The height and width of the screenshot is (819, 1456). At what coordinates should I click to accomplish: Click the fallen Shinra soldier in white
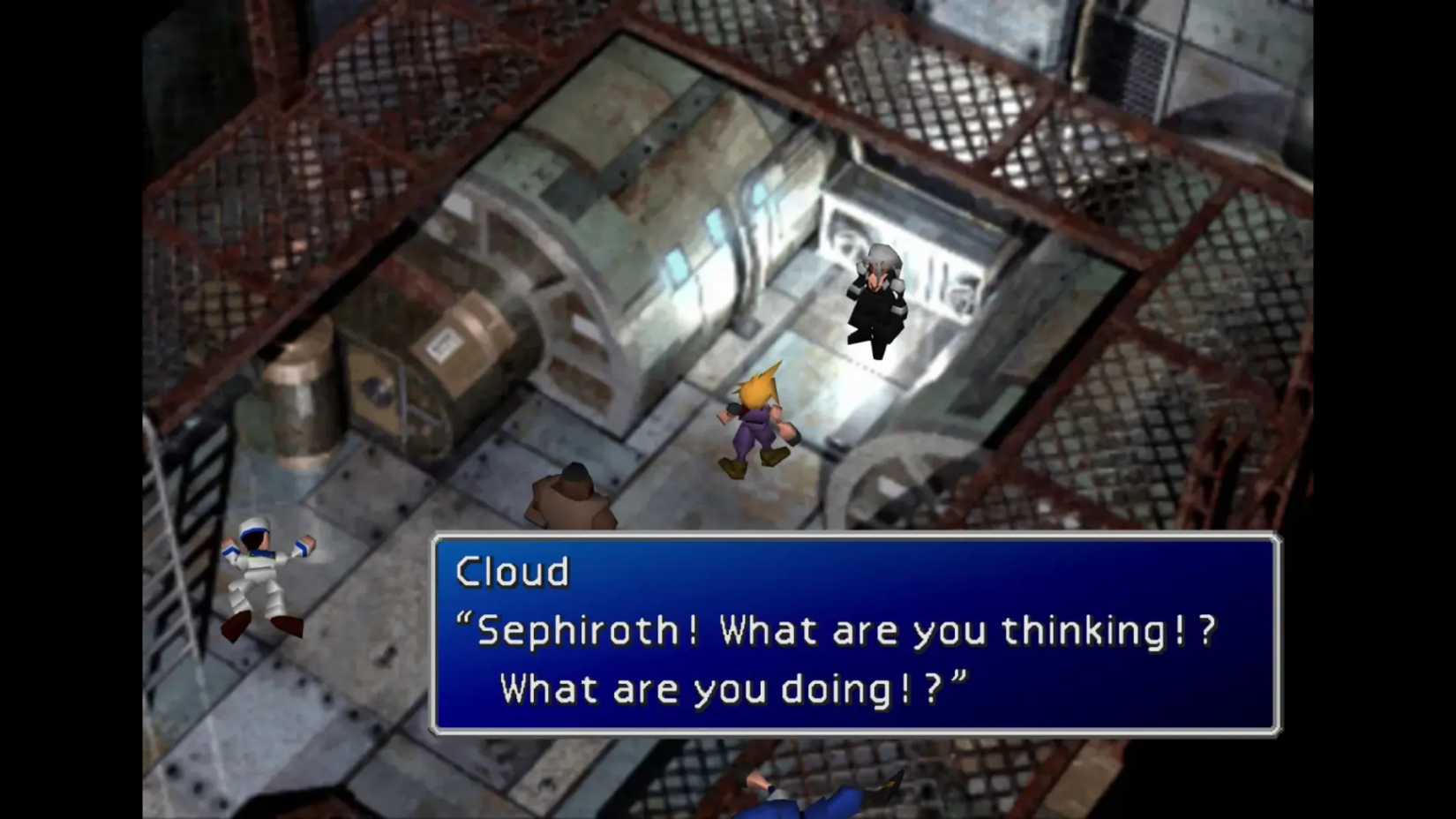(265, 574)
